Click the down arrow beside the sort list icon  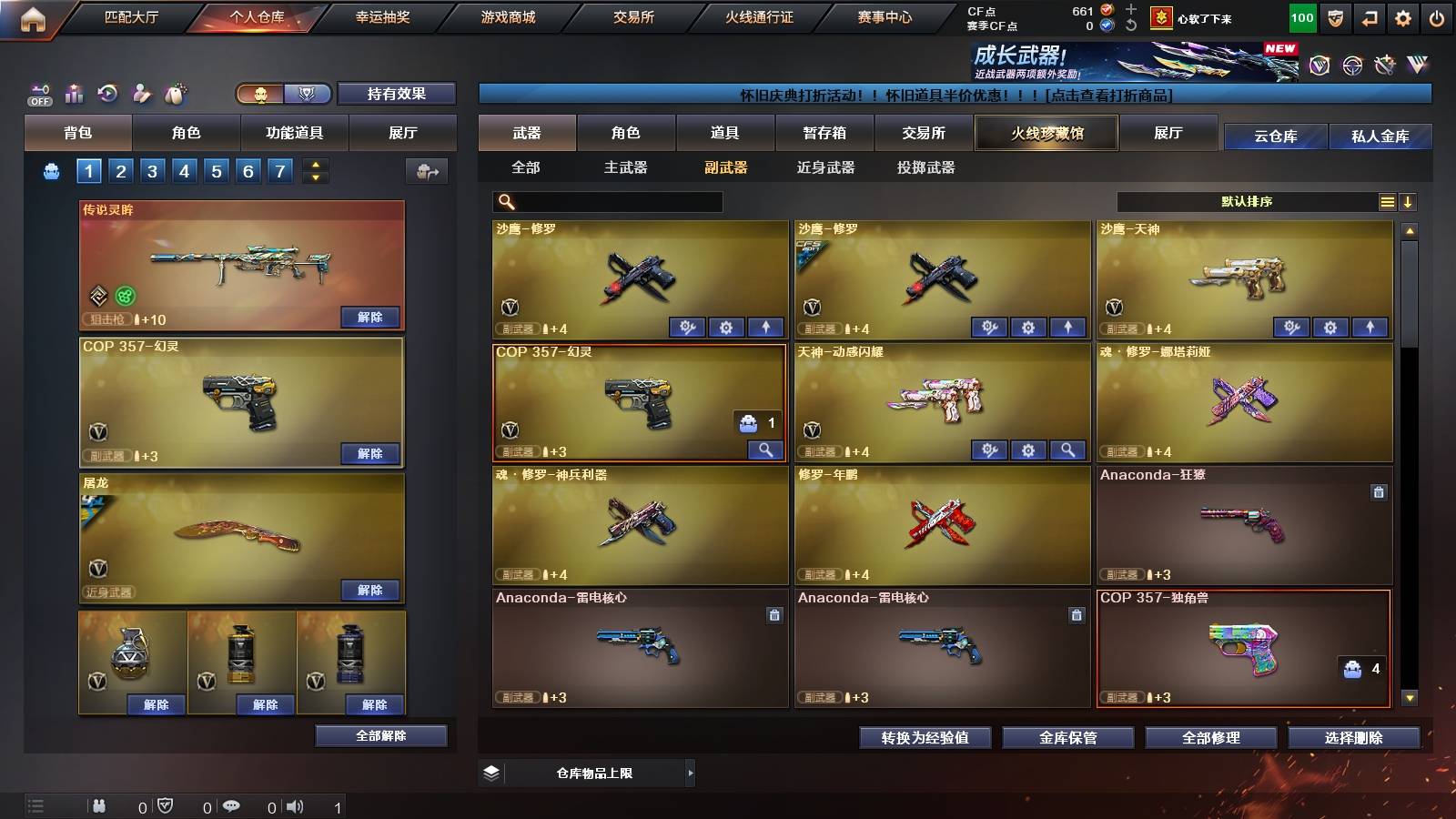(x=1409, y=202)
